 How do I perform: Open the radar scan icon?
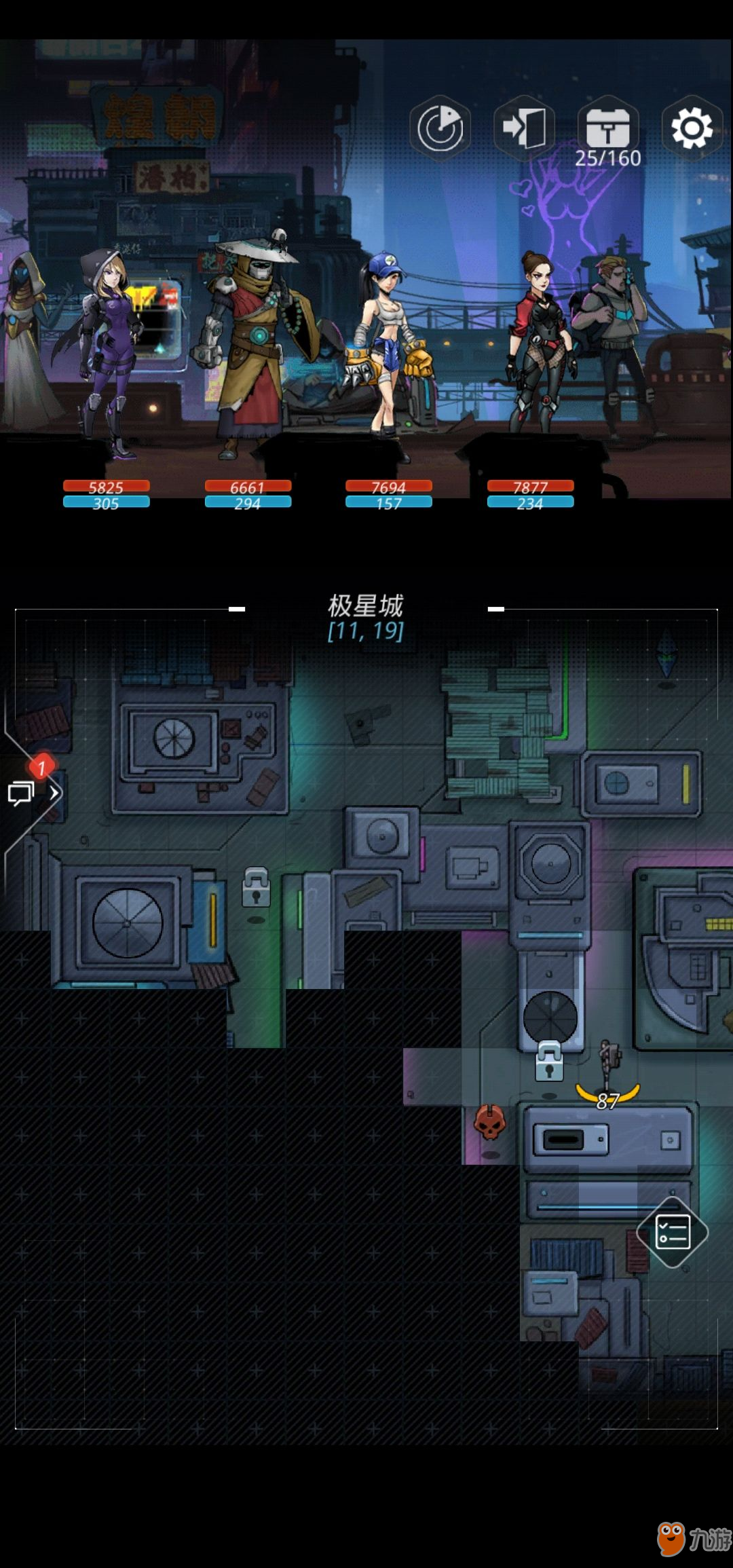click(x=440, y=128)
